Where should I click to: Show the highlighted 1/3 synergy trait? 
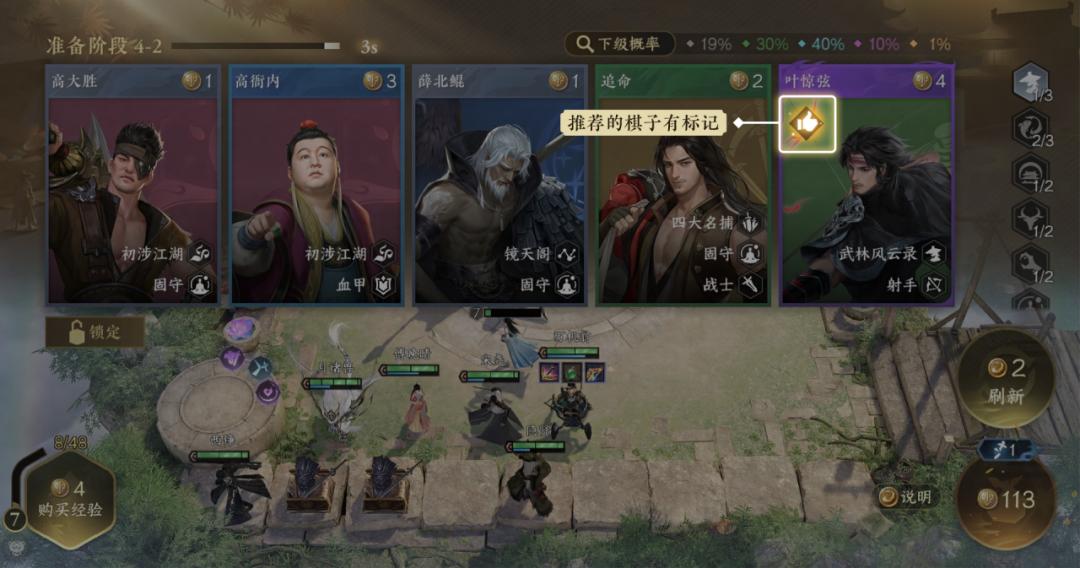pyautogui.click(x=1029, y=83)
